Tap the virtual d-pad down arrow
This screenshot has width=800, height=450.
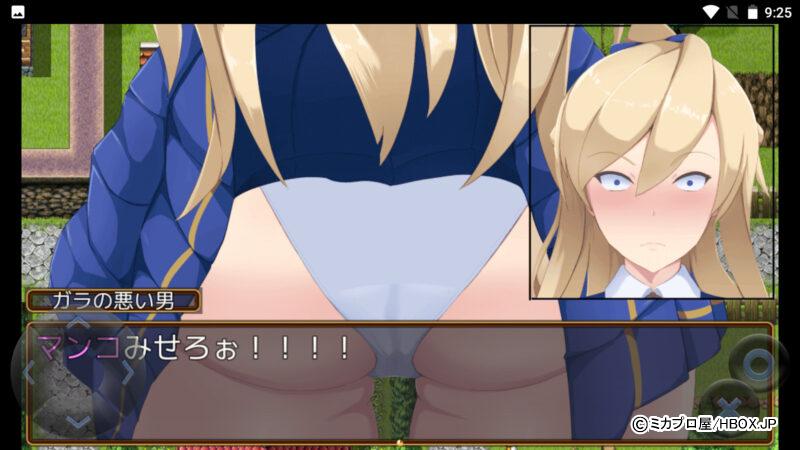pyautogui.click(x=78, y=420)
